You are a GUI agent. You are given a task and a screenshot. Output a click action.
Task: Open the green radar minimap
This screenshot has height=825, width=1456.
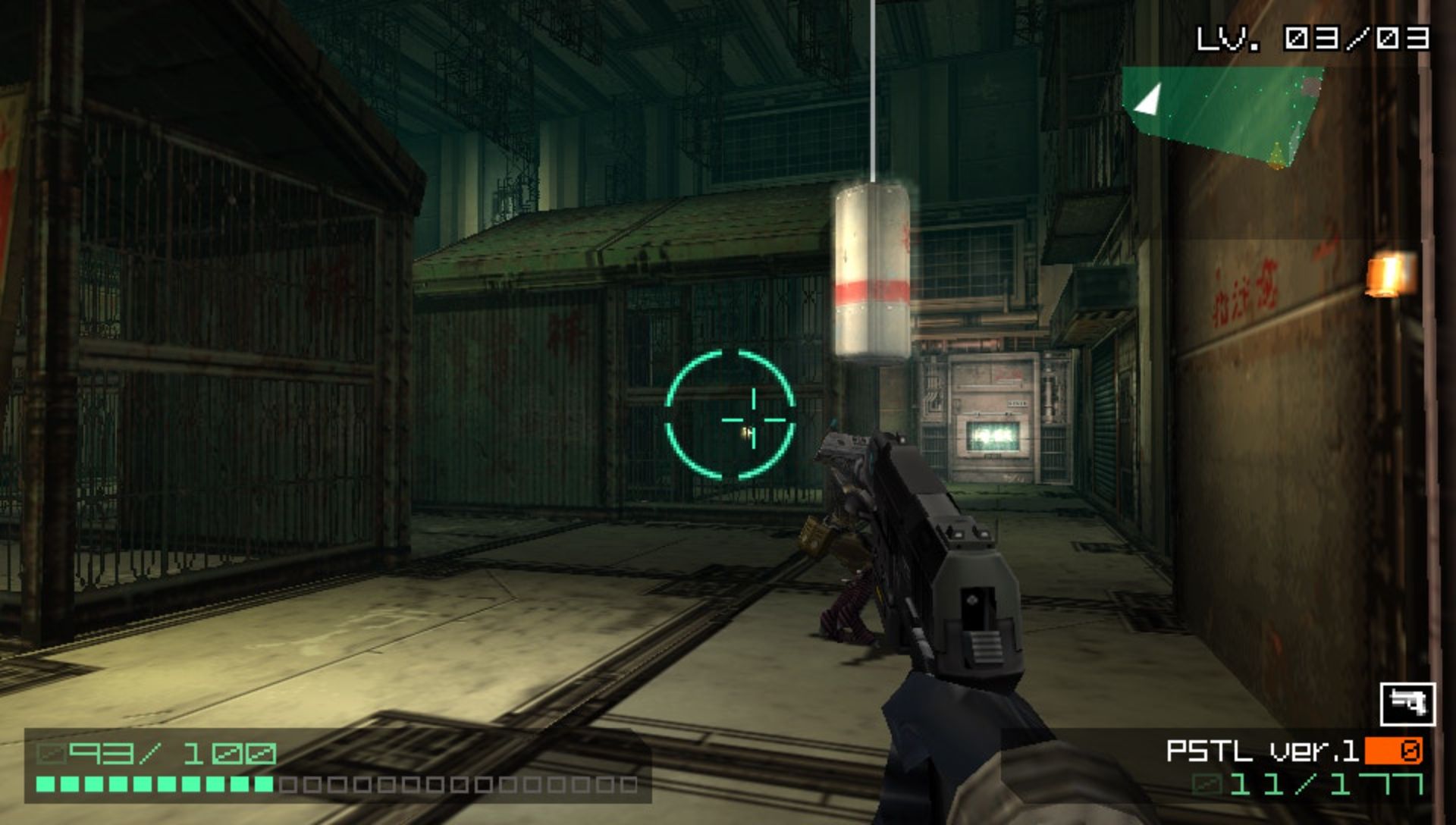[1221, 112]
